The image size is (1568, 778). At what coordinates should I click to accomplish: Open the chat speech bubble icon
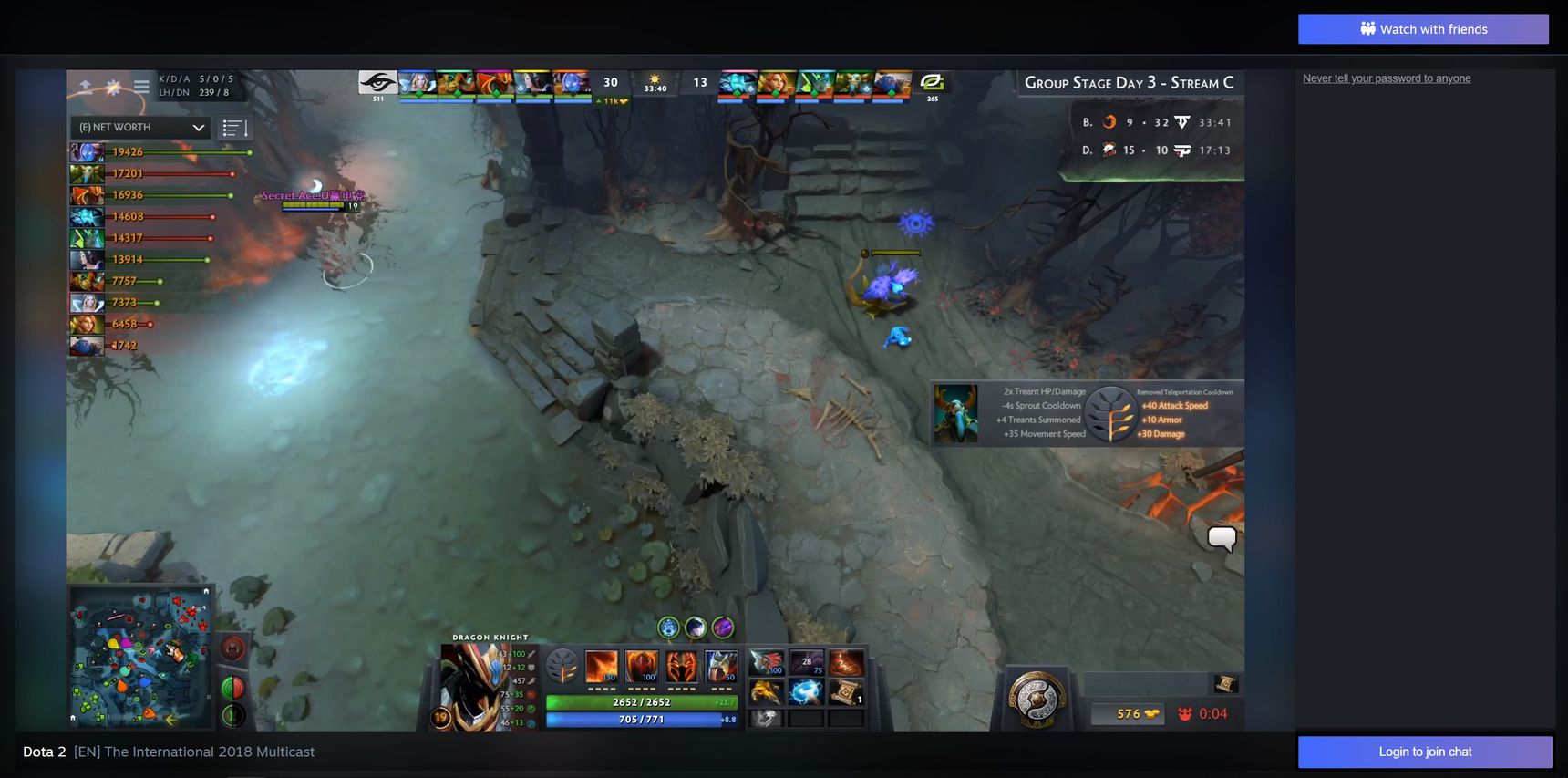pos(1222,538)
